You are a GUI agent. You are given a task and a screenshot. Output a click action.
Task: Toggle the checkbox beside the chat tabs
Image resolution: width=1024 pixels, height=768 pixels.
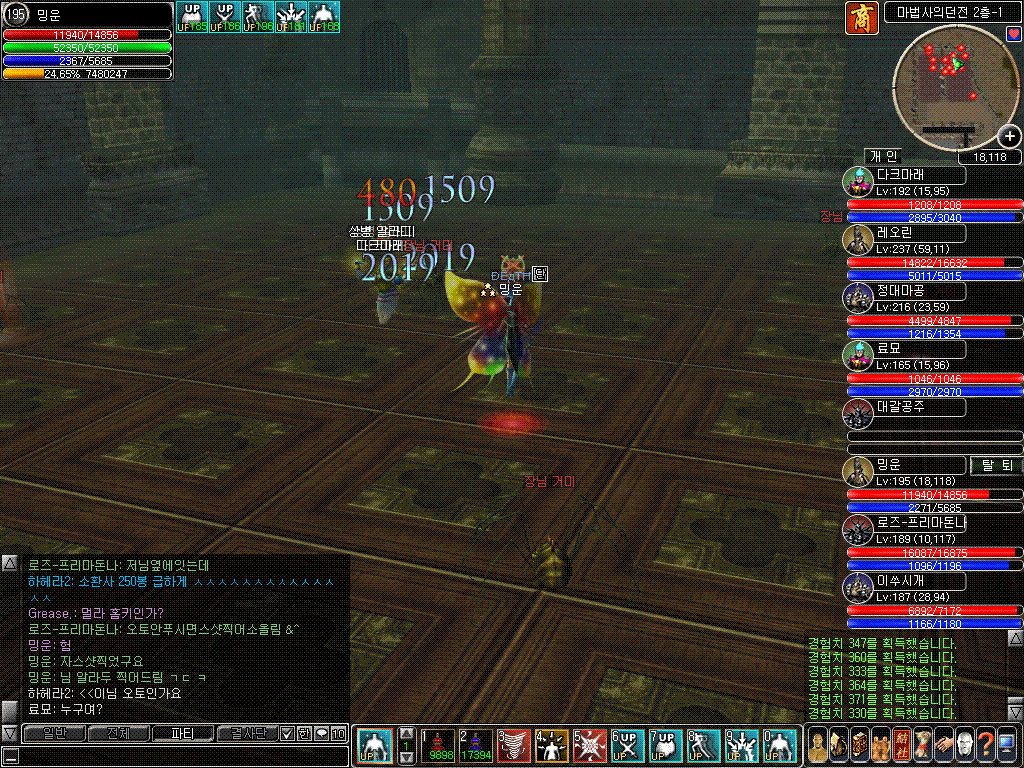[x=287, y=734]
